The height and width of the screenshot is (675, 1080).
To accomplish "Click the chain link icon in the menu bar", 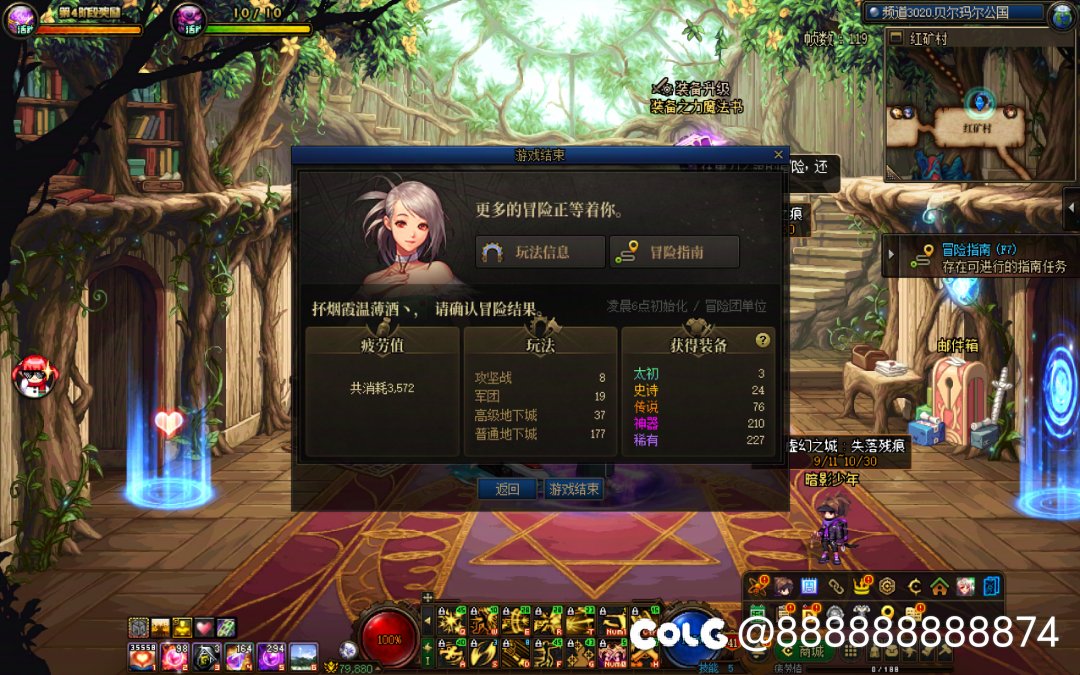I will (x=835, y=586).
